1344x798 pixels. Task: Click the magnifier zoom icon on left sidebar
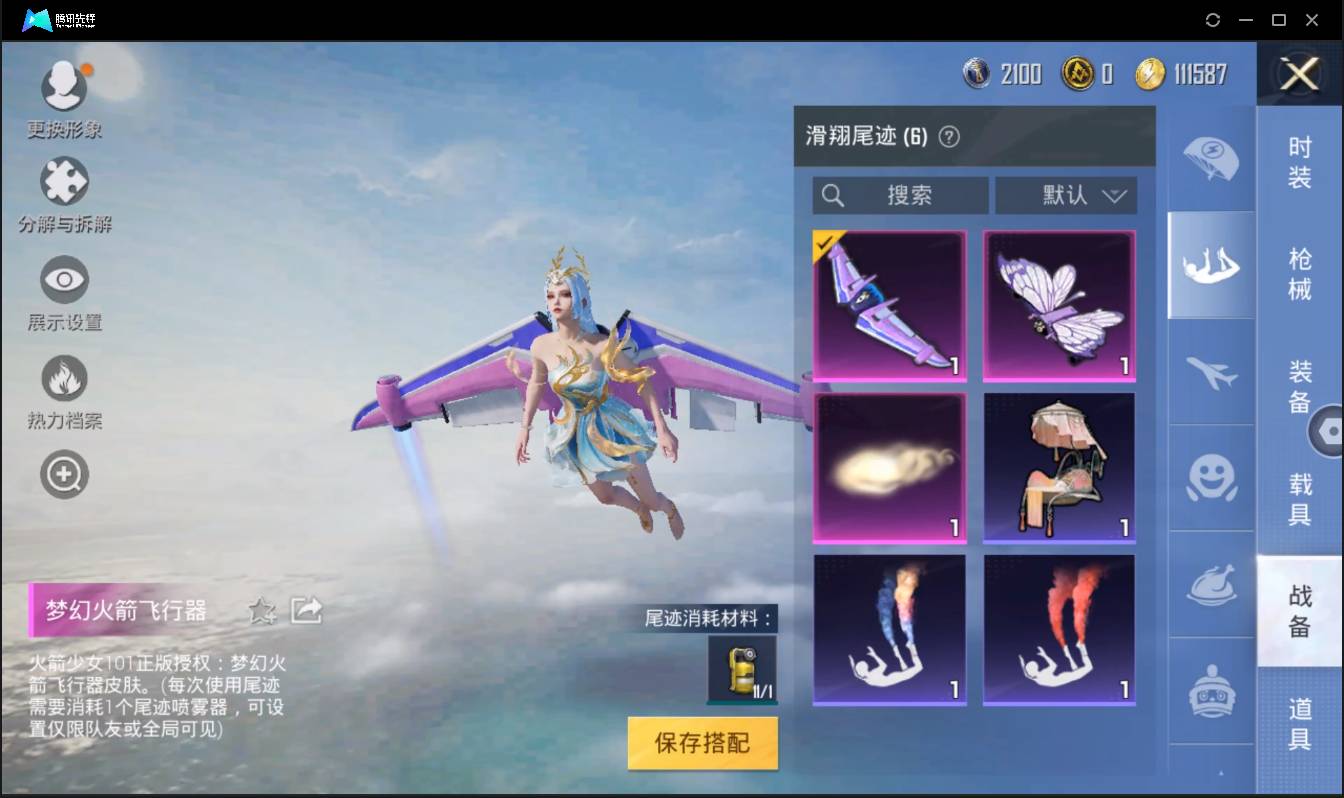tap(63, 474)
